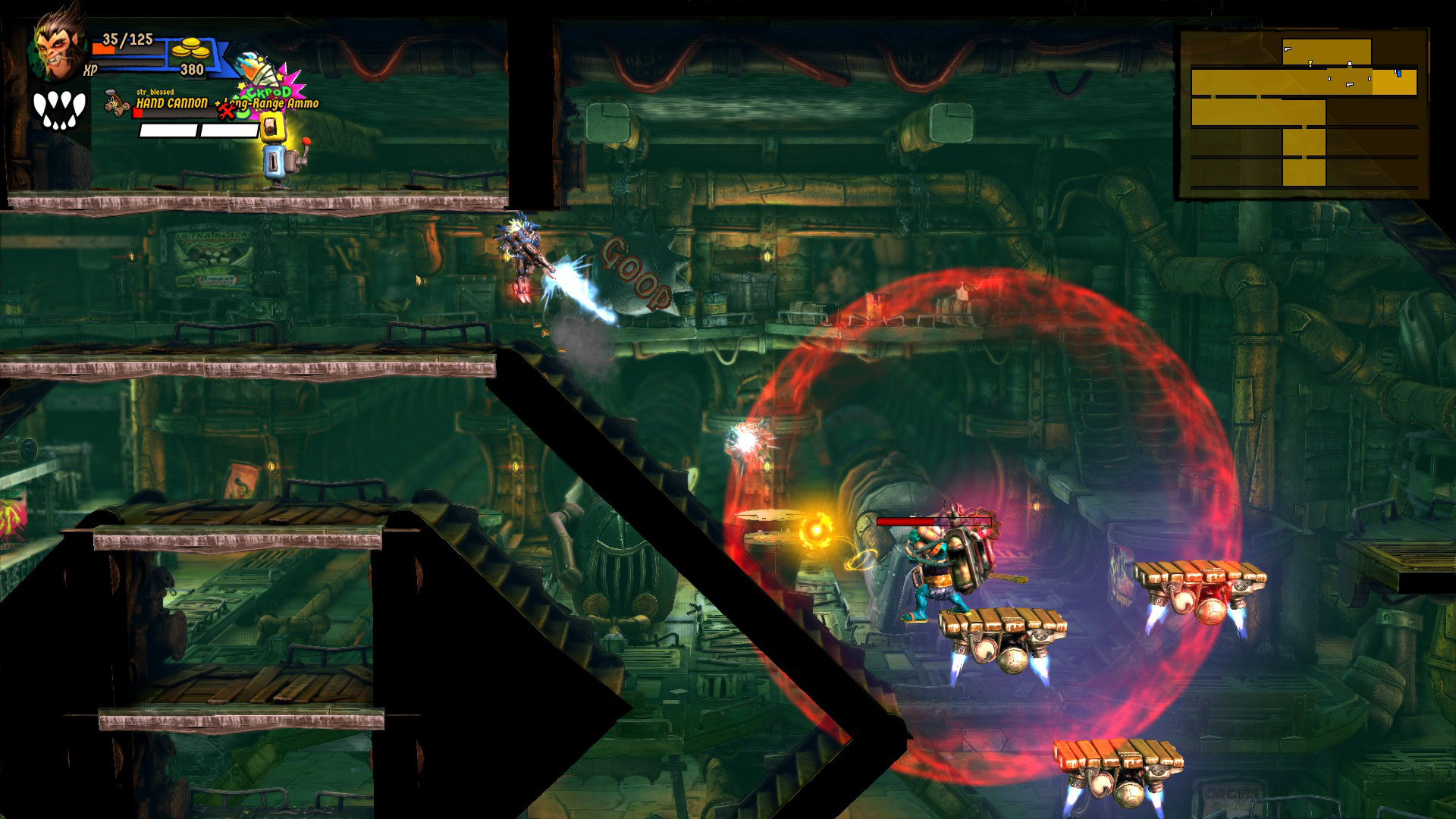This screenshot has width=1456, height=819.
Task: Click the XP label under the health bar
Action: [90, 71]
